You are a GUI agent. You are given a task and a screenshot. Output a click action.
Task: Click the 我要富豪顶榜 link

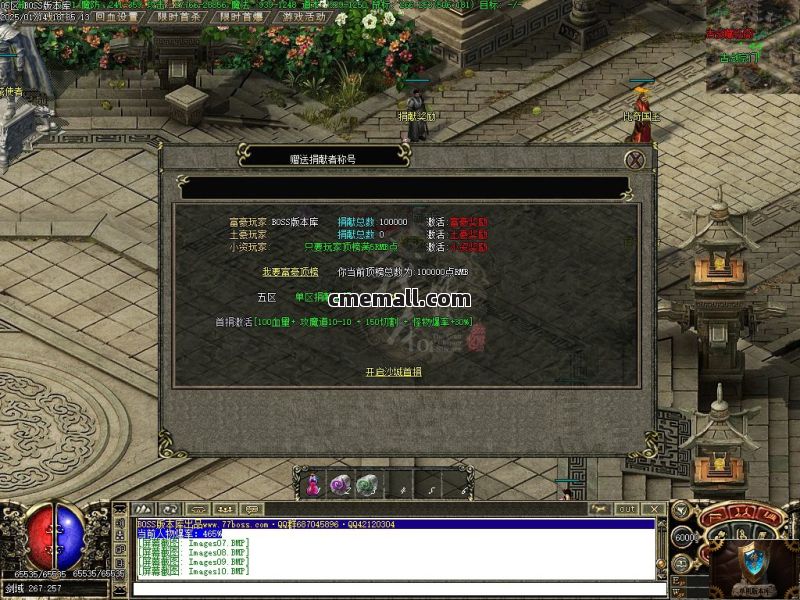click(290, 272)
